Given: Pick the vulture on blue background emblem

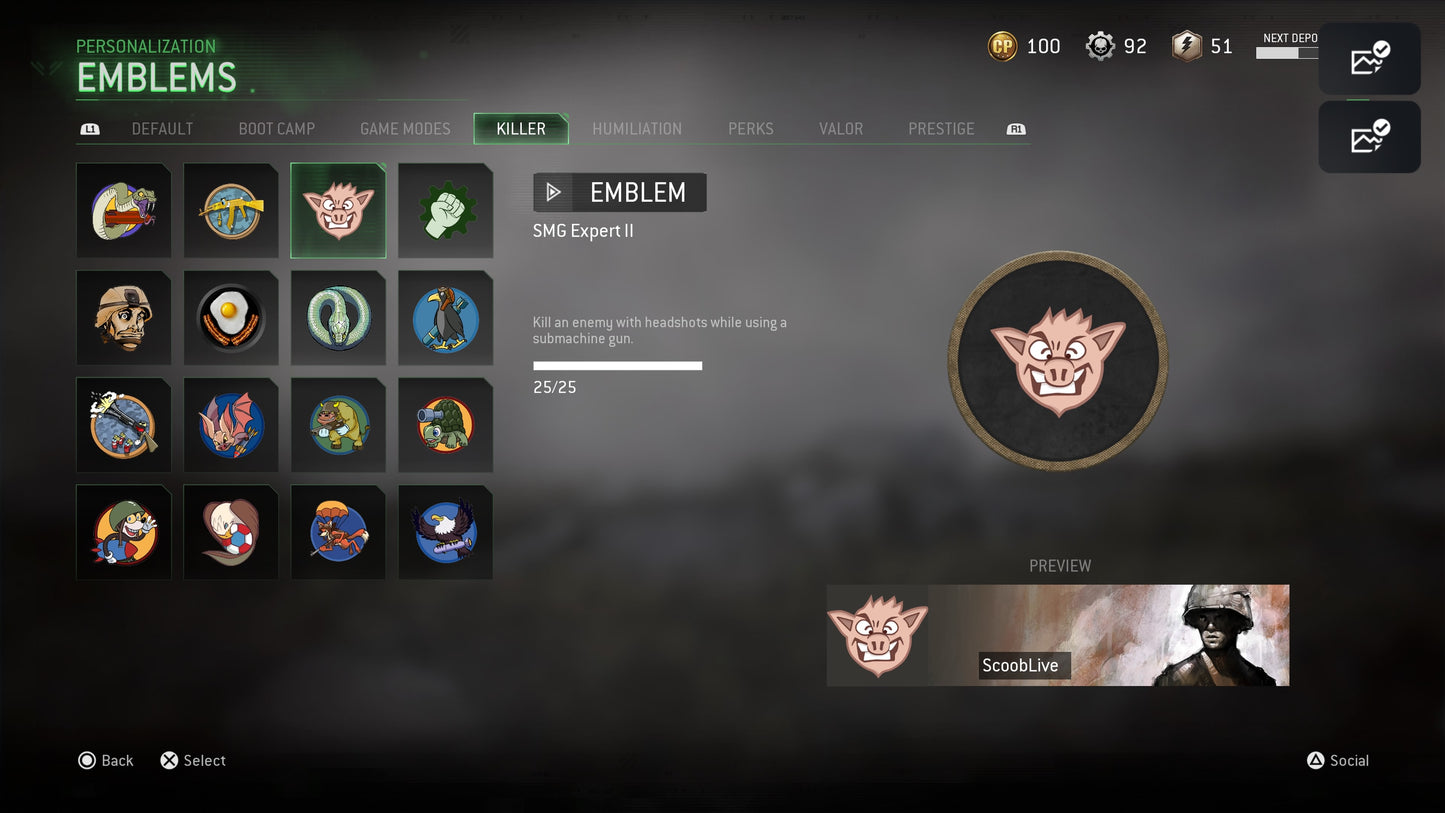Looking at the screenshot, I should point(445,317).
